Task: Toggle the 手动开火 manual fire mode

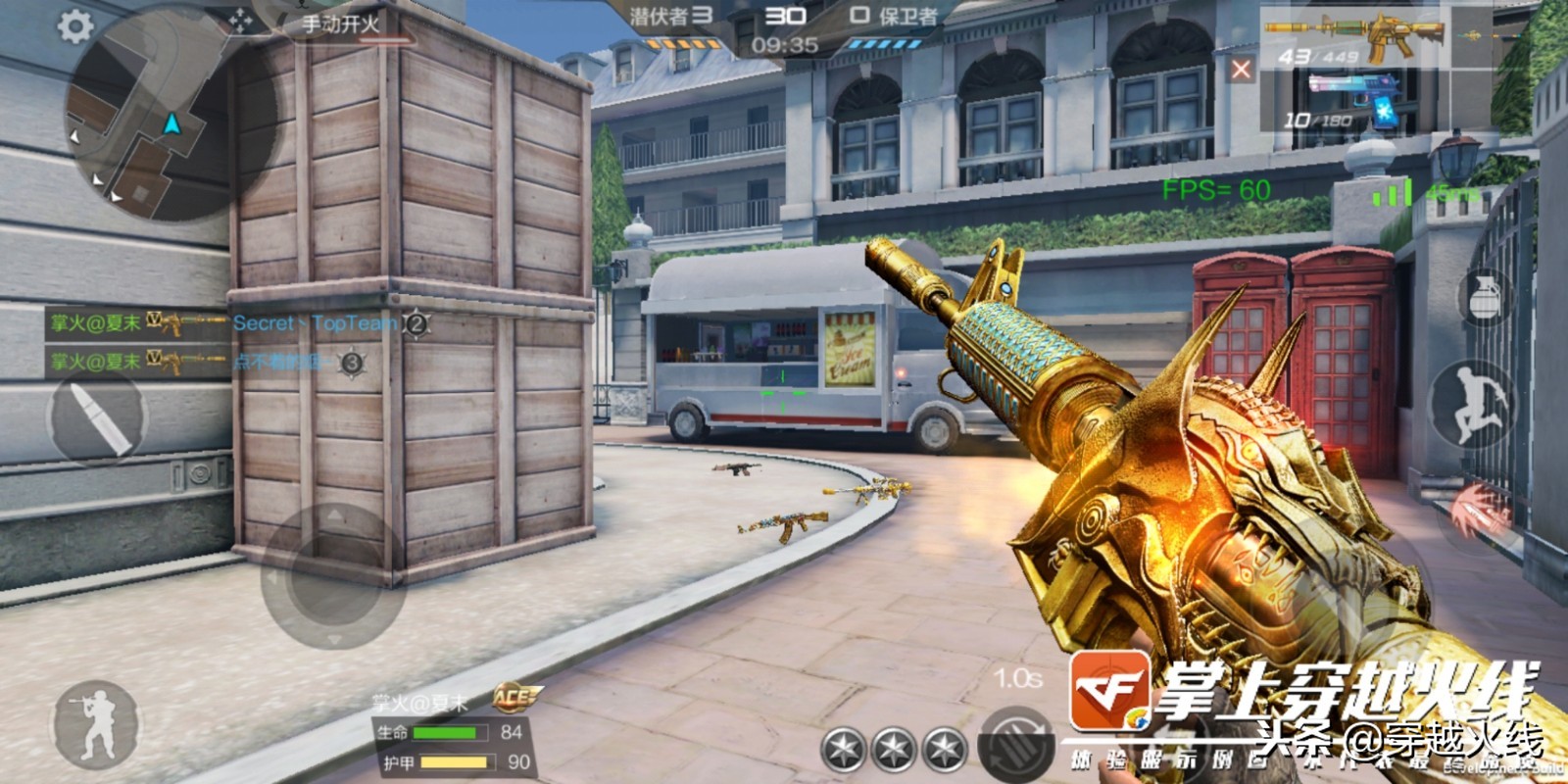Action: click(x=340, y=24)
